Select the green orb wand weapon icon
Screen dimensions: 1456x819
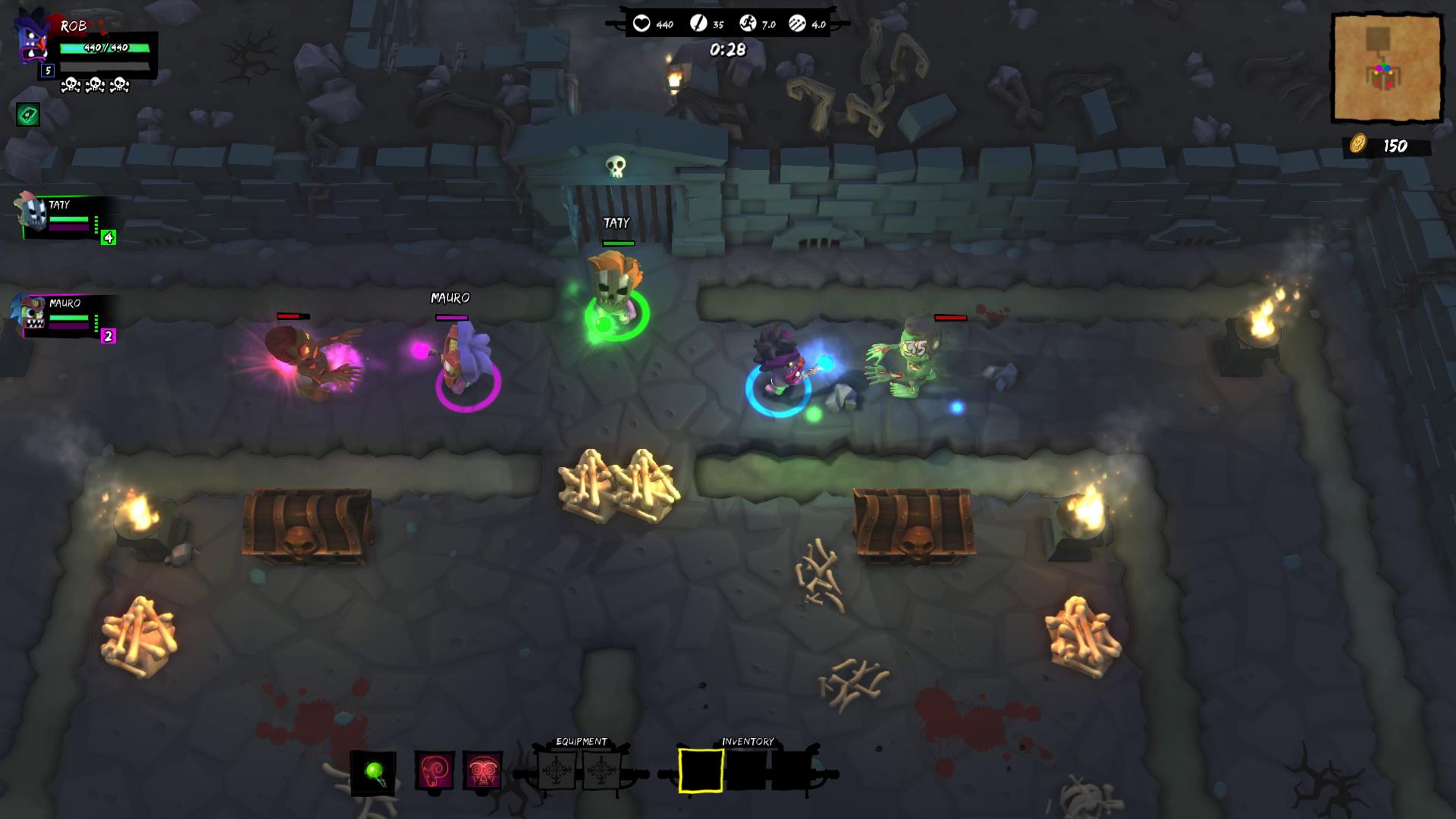[x=373, y=772]
